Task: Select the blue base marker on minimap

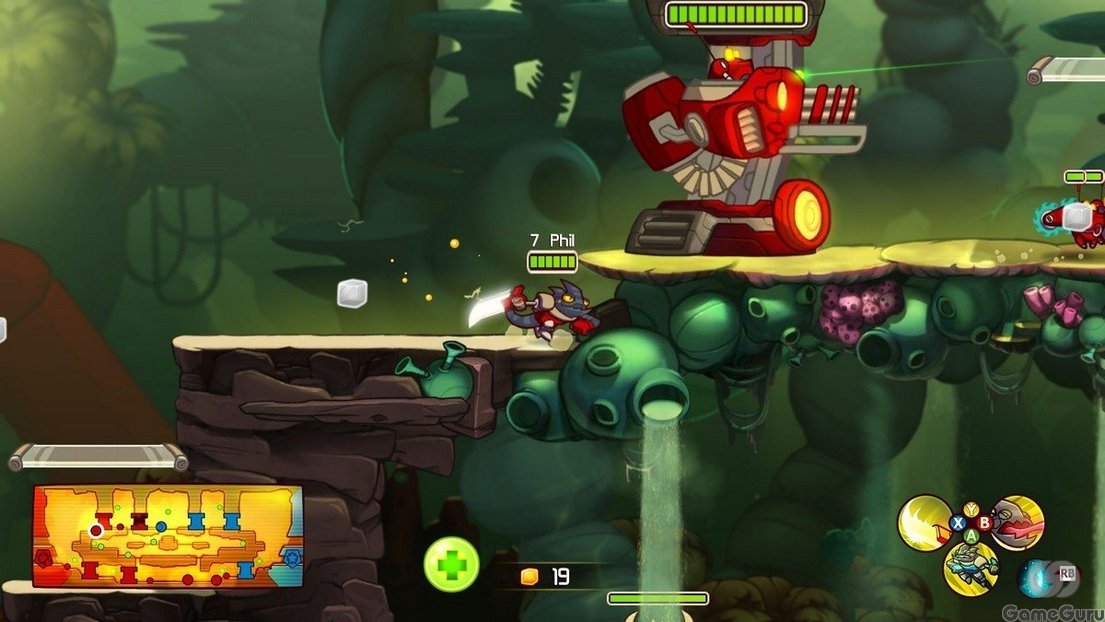Action: point(292,559)
